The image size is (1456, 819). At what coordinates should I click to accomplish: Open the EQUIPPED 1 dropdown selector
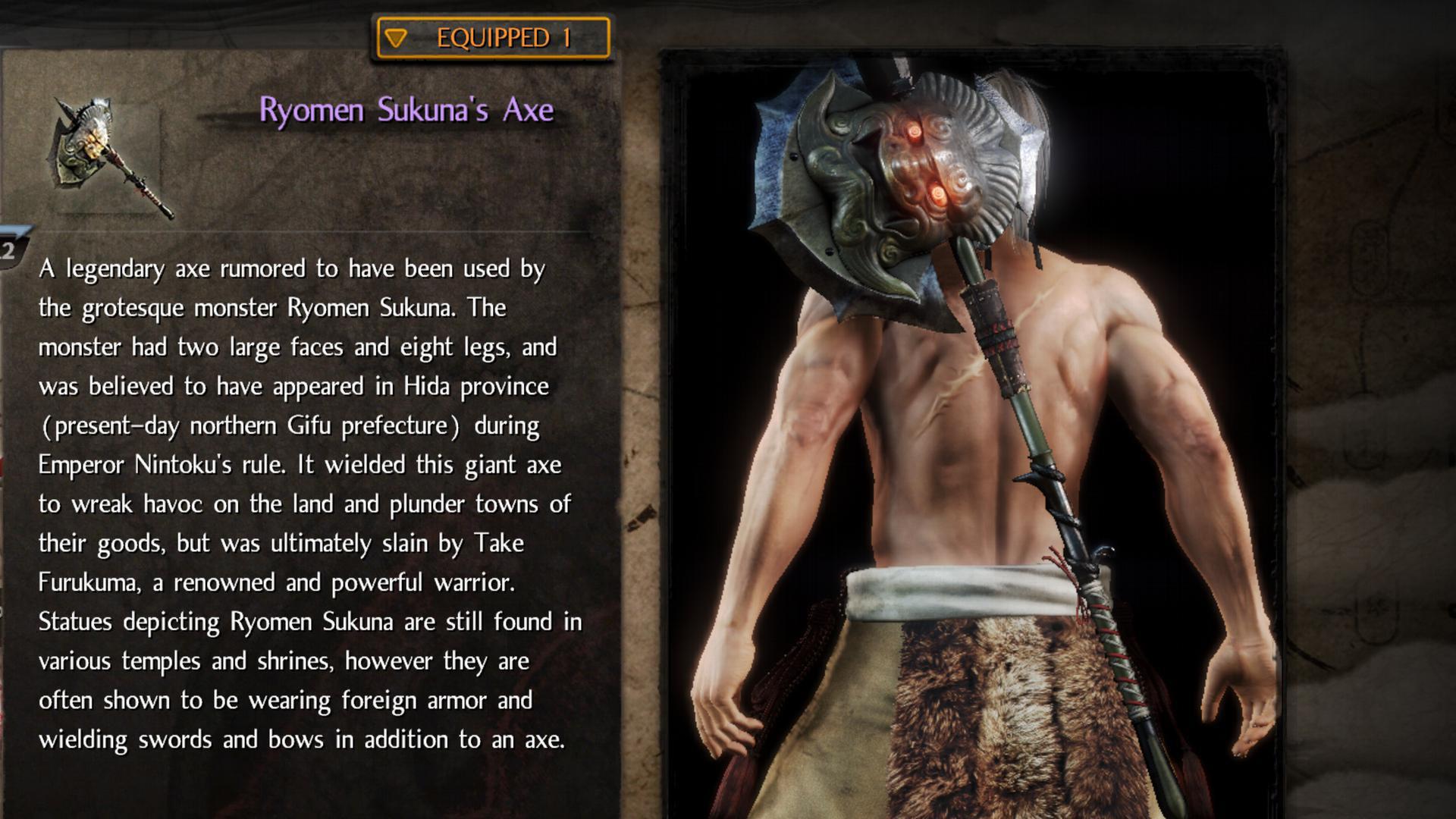pos(493,38)
